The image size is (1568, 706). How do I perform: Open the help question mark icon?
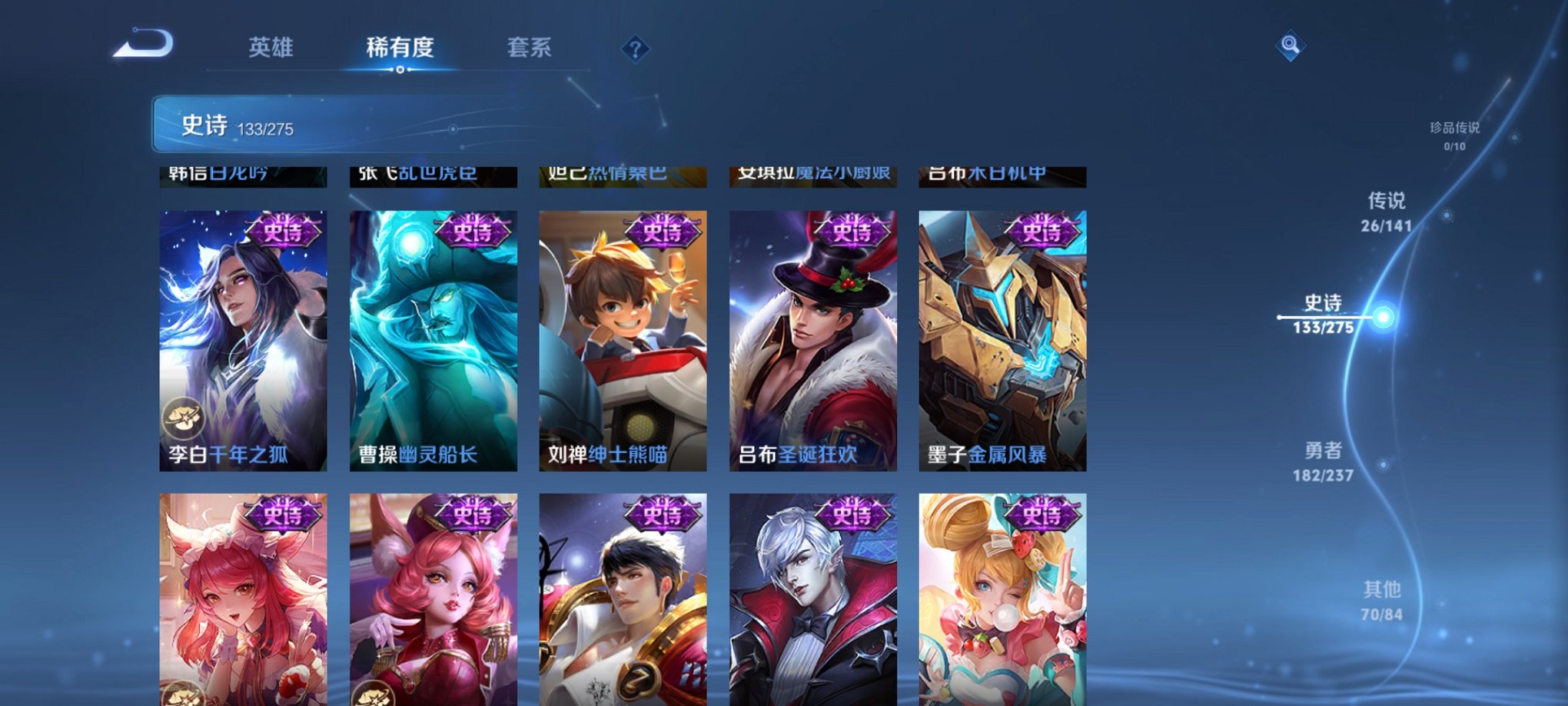[633, 49]
